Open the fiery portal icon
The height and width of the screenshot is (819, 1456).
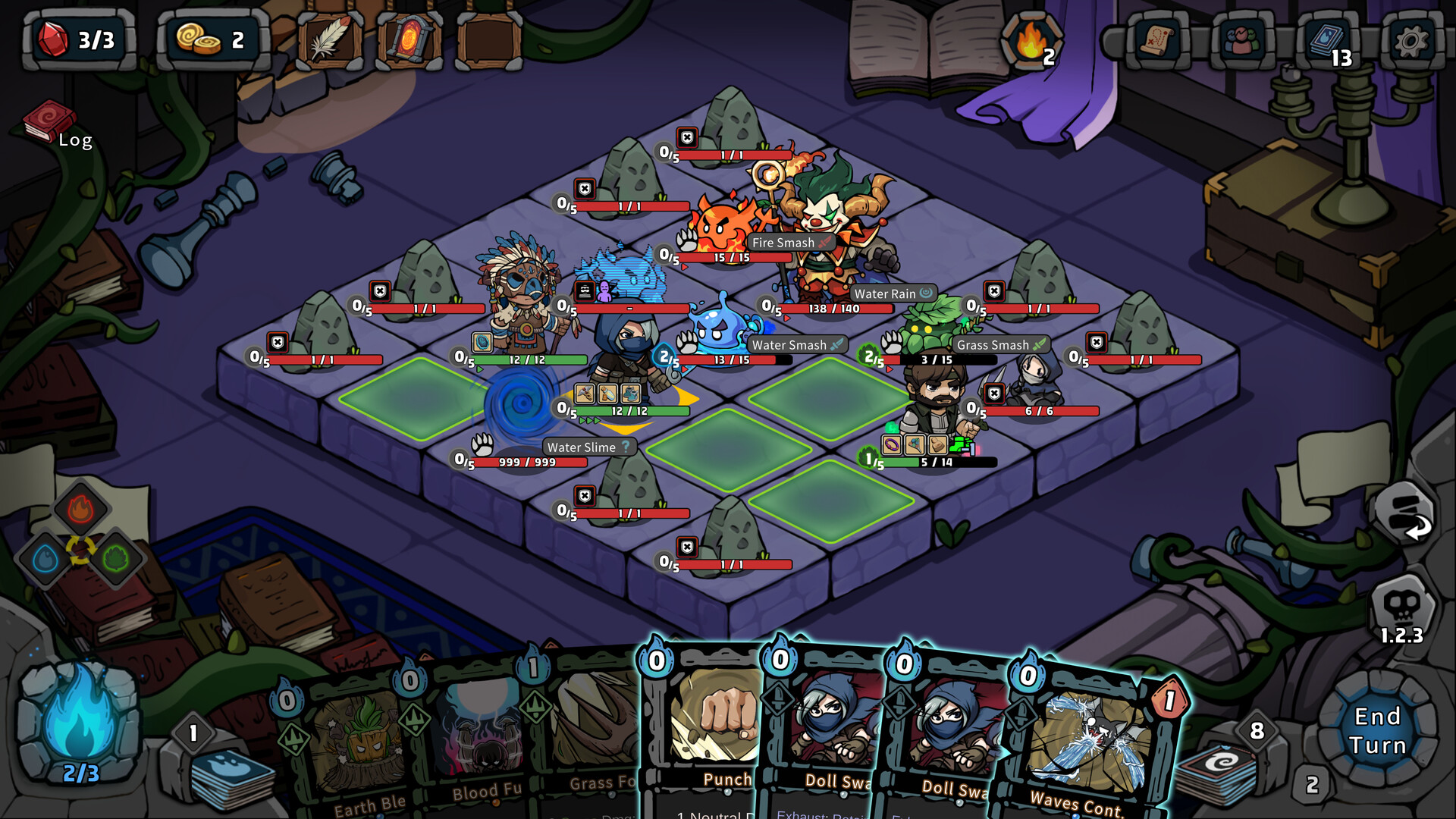point(408,42)
